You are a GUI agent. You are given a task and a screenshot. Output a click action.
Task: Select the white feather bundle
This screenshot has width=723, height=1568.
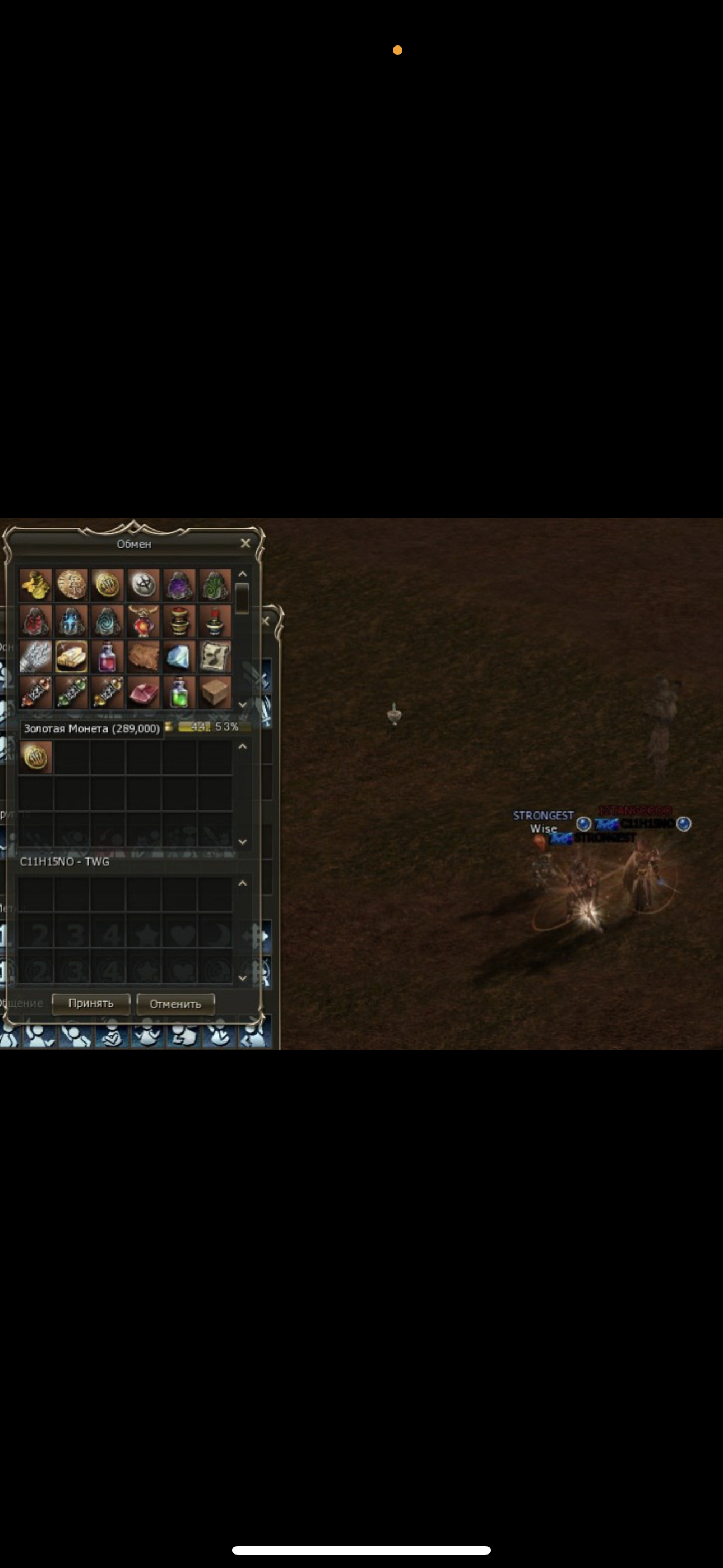(35, 657)
